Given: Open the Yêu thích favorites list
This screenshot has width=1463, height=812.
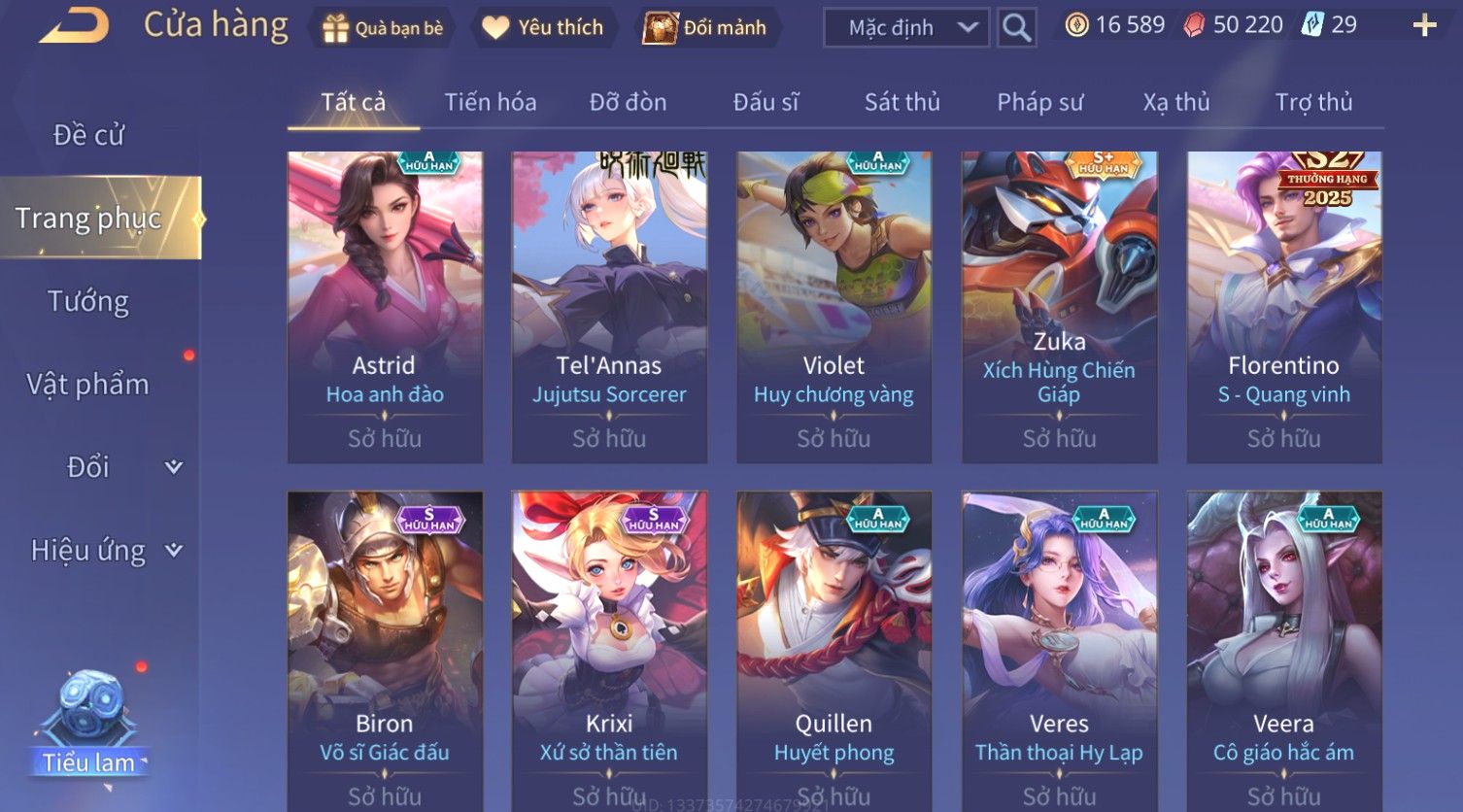Looking at the screenshot, I should [544, 28].
